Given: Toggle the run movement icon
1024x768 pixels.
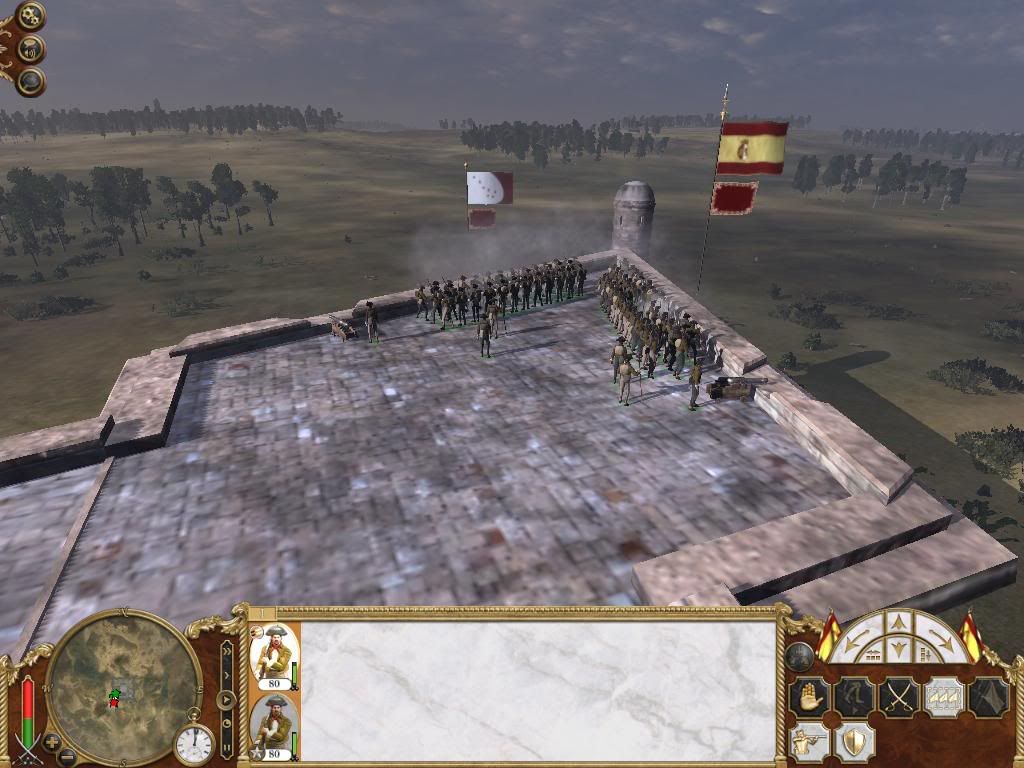Looking at the screenshot, I should click(x=853, y=697).
